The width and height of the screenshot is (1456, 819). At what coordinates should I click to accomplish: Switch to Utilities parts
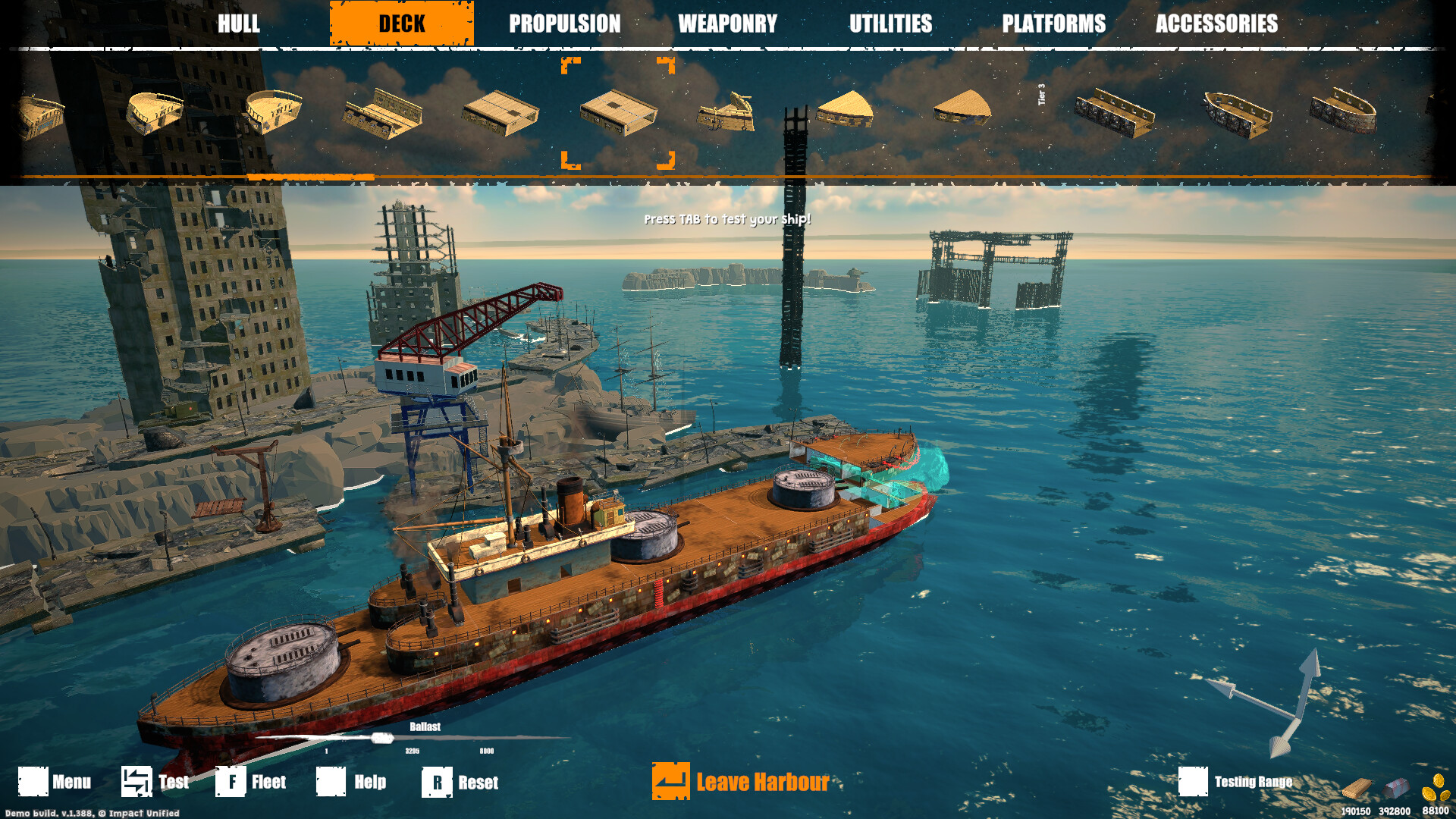(x=890, y=24)
